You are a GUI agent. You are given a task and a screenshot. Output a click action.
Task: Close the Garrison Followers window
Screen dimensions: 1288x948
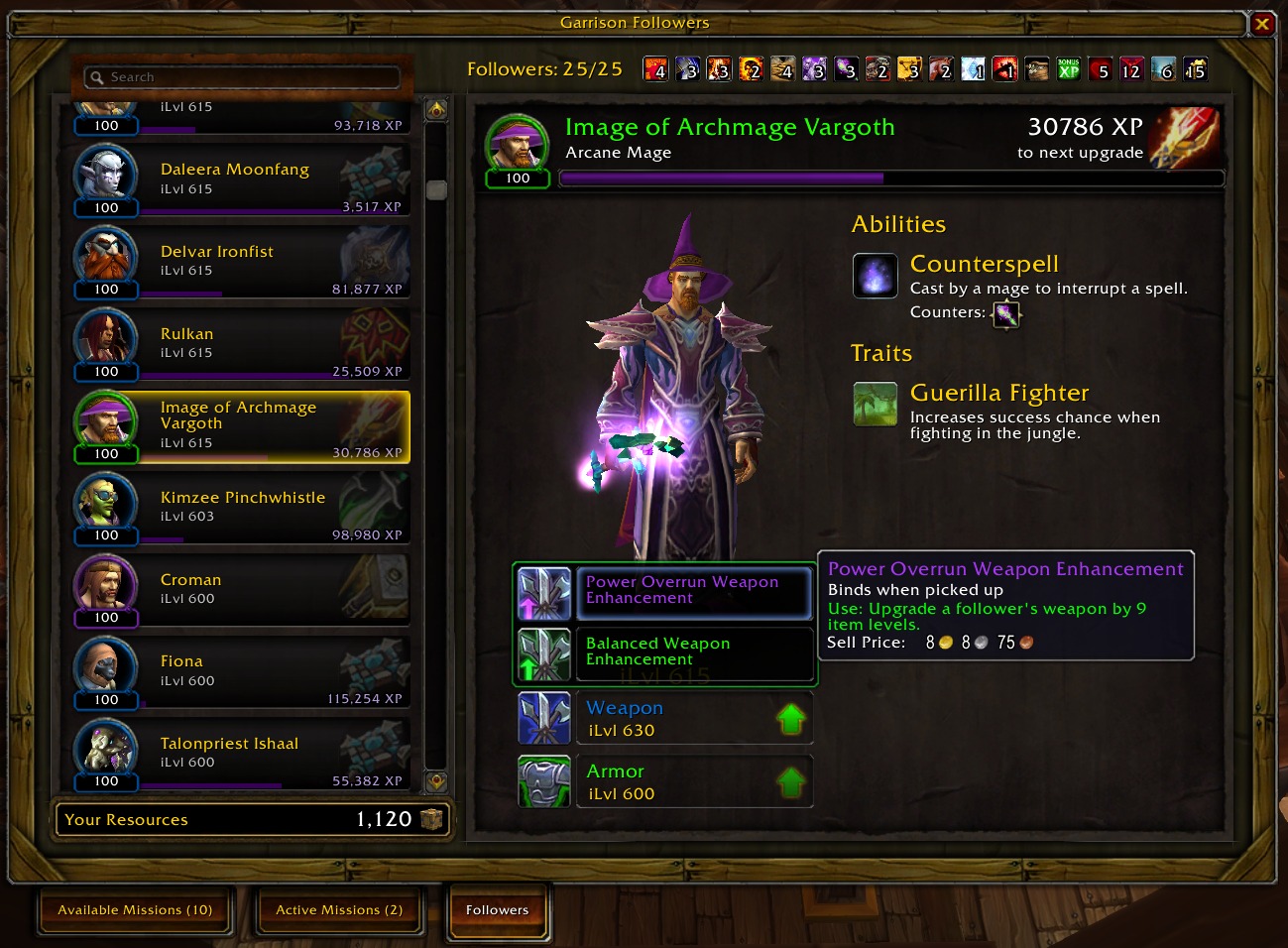pyautogui.click(x=1262, y=24)
